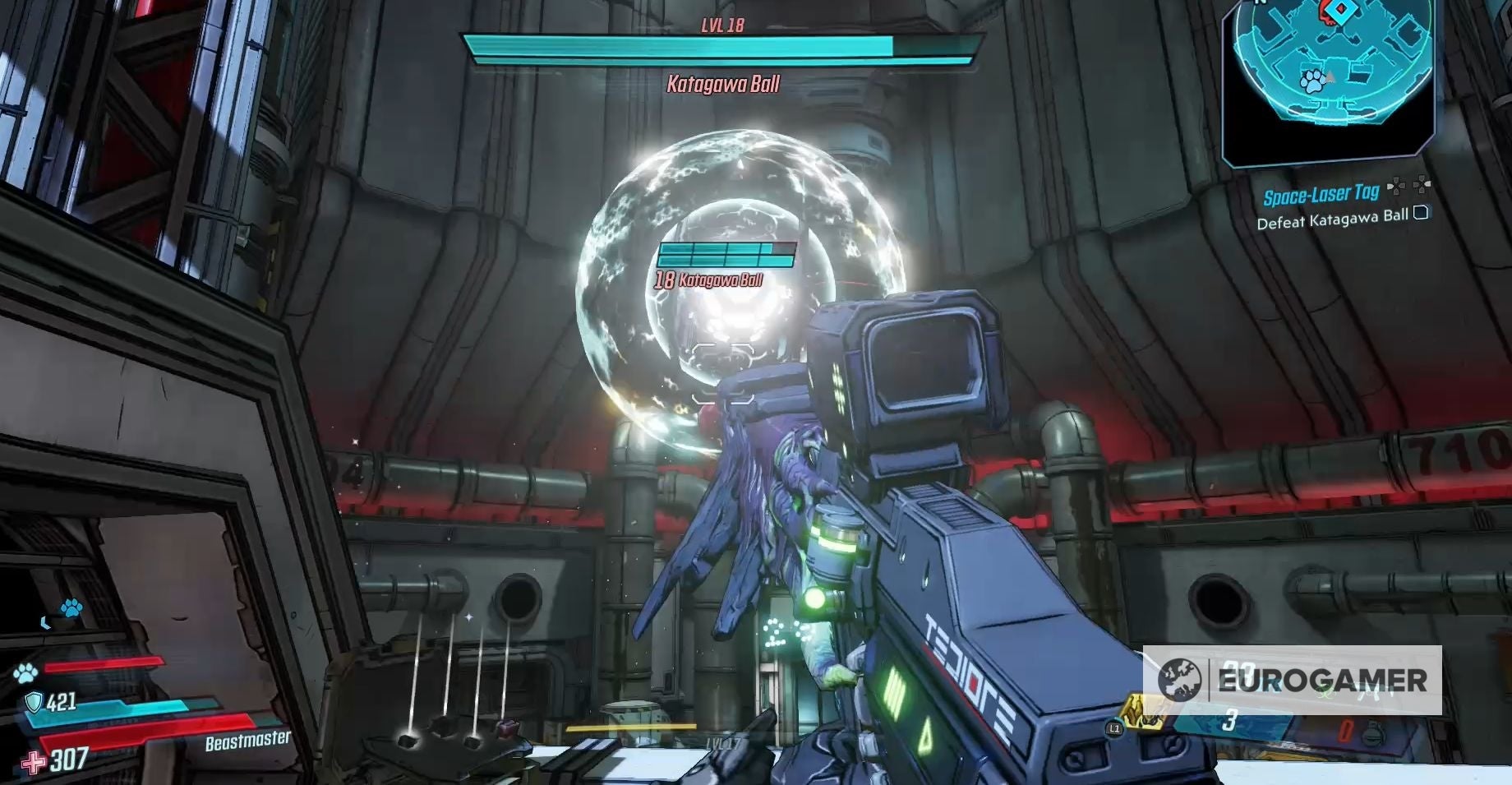Click the paw pet marker on minimap
1512x785 pixels.
coord(1311,81)
